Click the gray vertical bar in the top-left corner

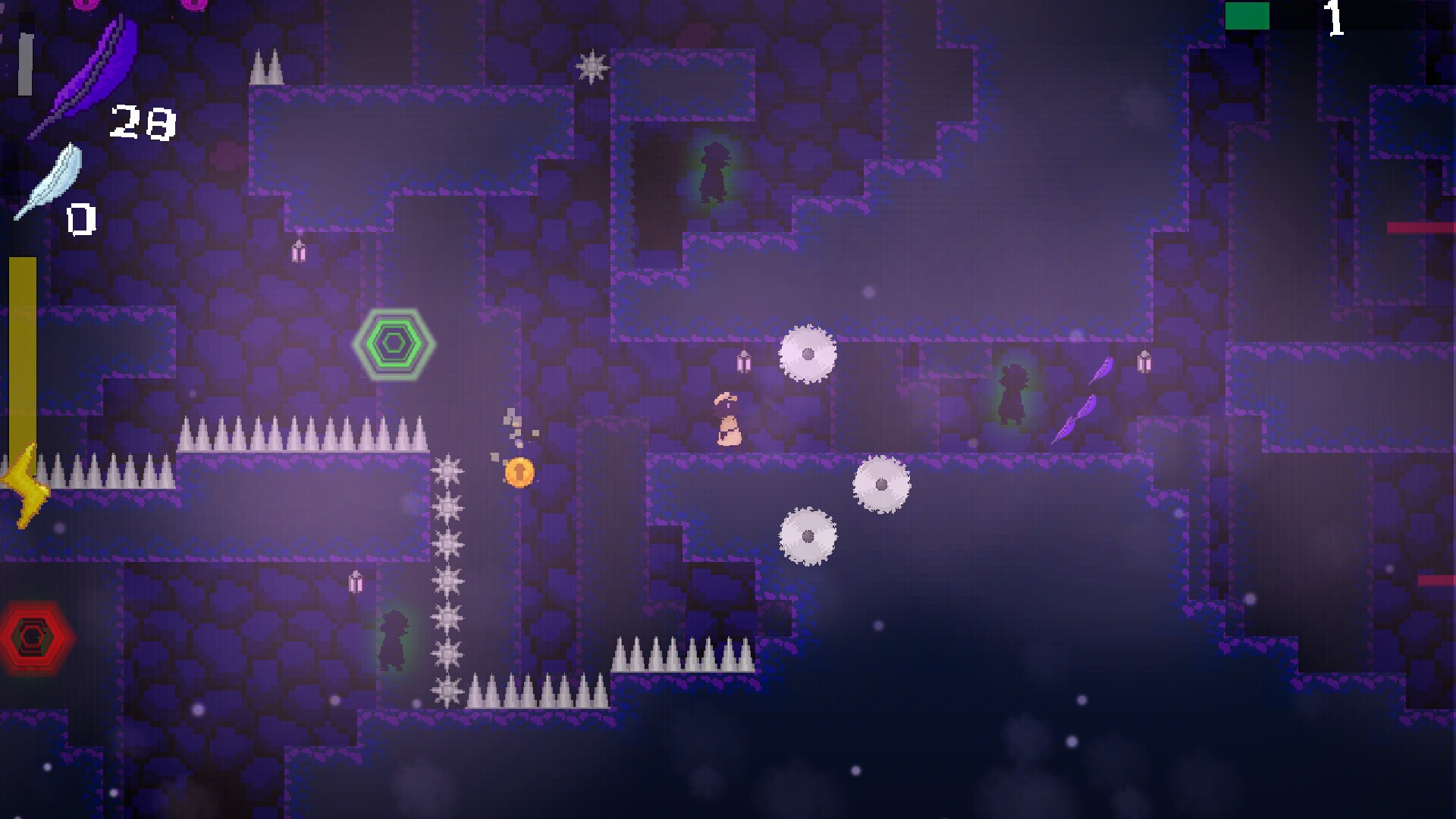click(x=25, y=64)
